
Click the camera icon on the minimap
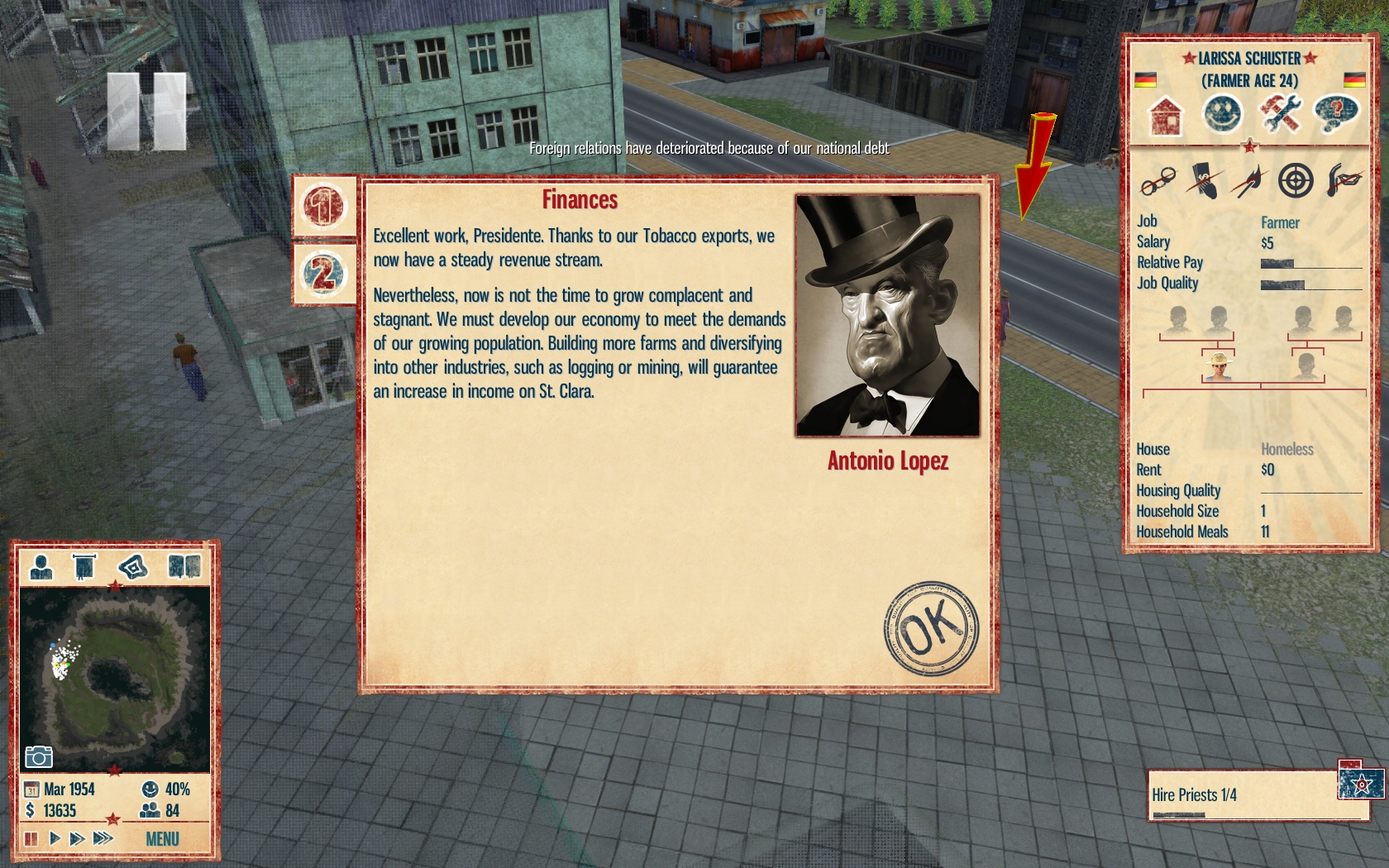click(39, 756)
